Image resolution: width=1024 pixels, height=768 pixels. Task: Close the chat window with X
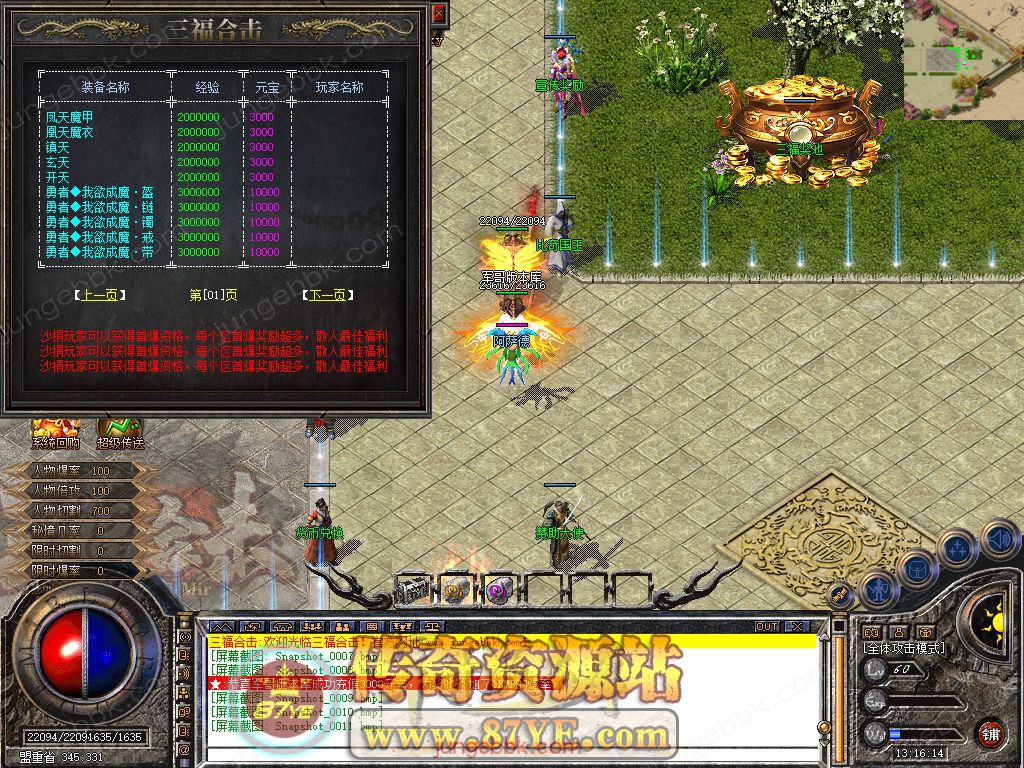(x=796, y=626)
